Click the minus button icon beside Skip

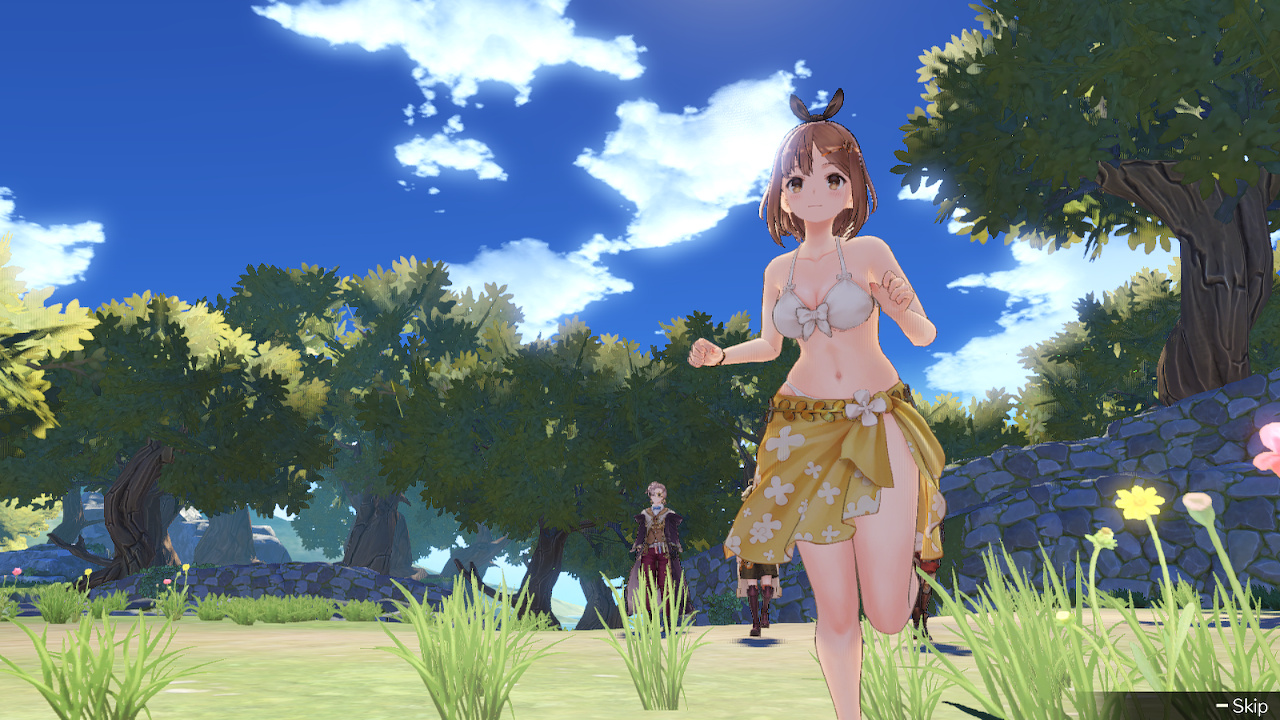pyautogui.click(x=1221, y=704)
